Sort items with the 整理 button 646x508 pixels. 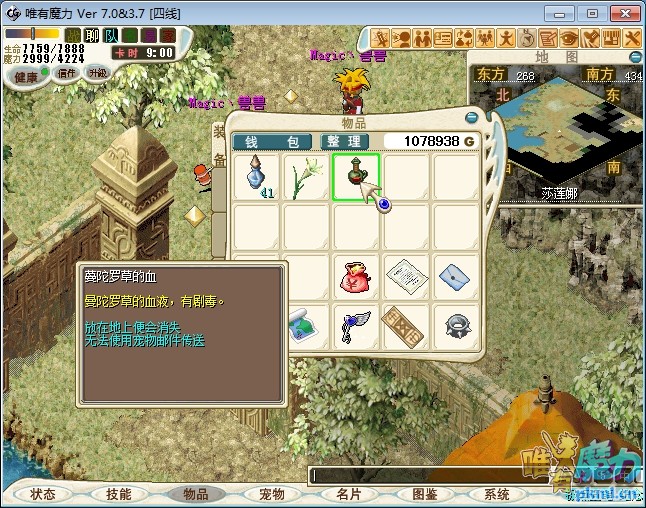342,142
